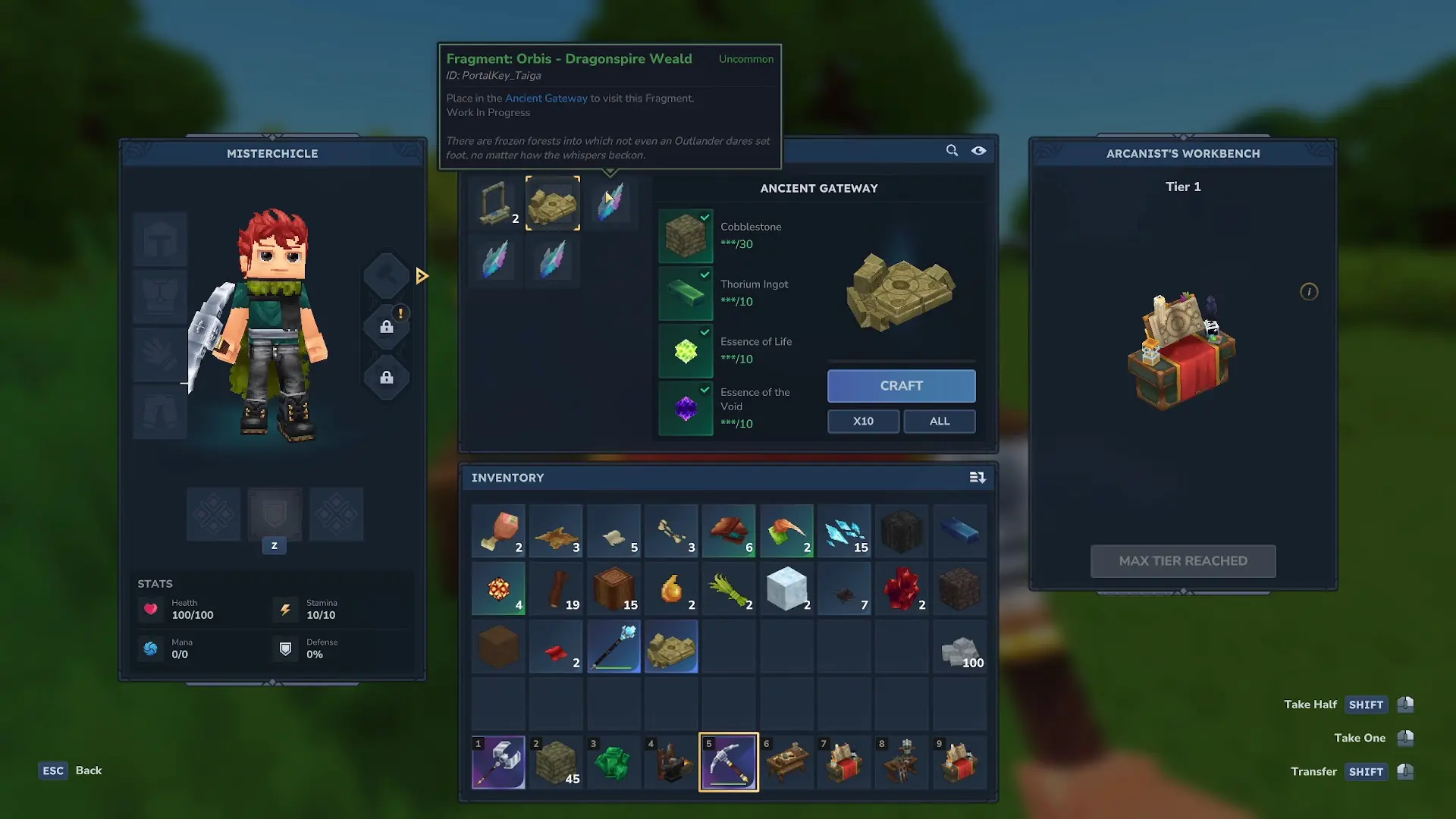Sort the inventory
1456x819 pixels.
click(977, 478)
